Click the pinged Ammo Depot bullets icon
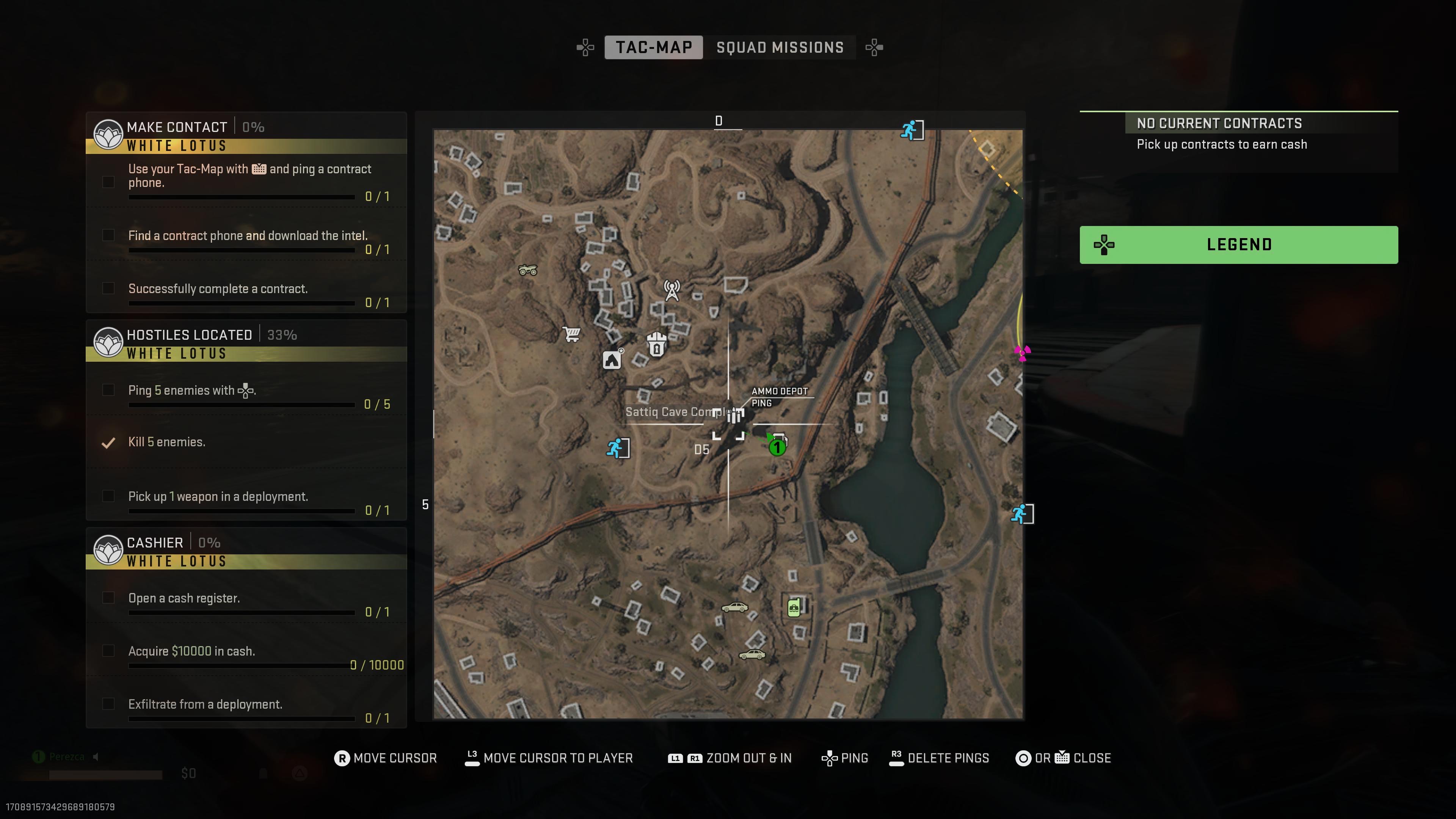The height and width of the screenshot is (819, 1456). click(x=734, y=416)
